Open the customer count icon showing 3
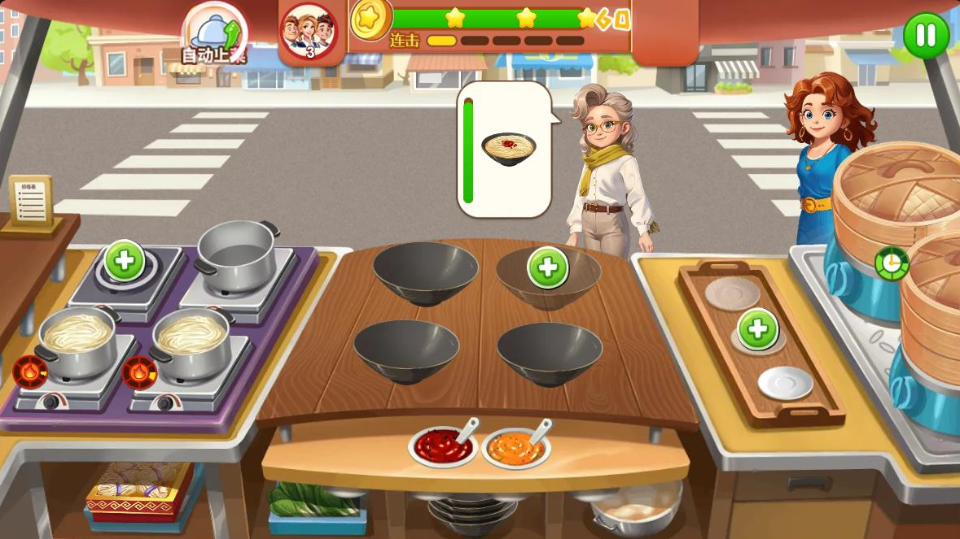The image size is (960, 539). coord(309,32)
